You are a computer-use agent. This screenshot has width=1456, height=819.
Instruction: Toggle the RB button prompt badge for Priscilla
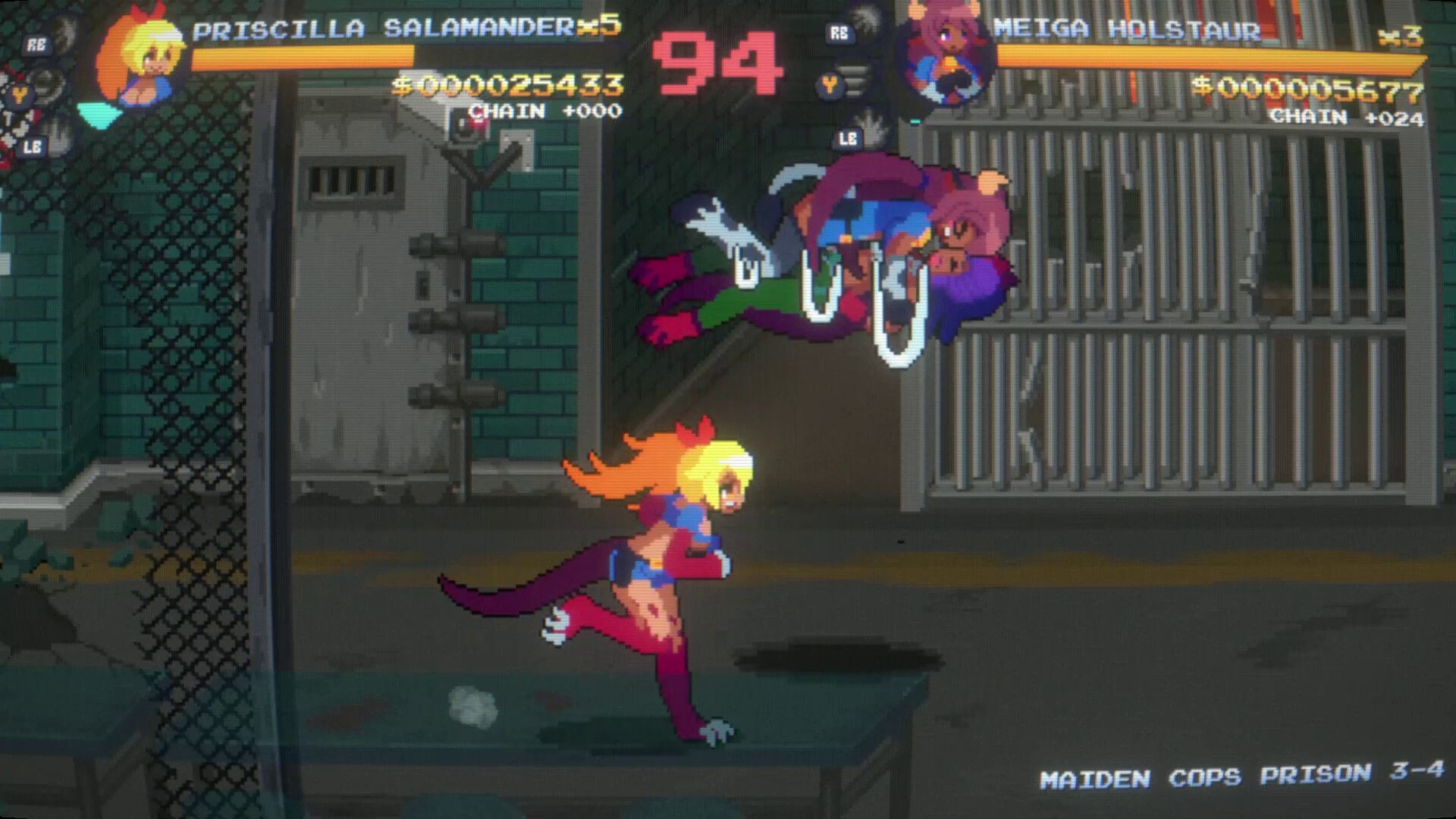[x=36, y=43]
